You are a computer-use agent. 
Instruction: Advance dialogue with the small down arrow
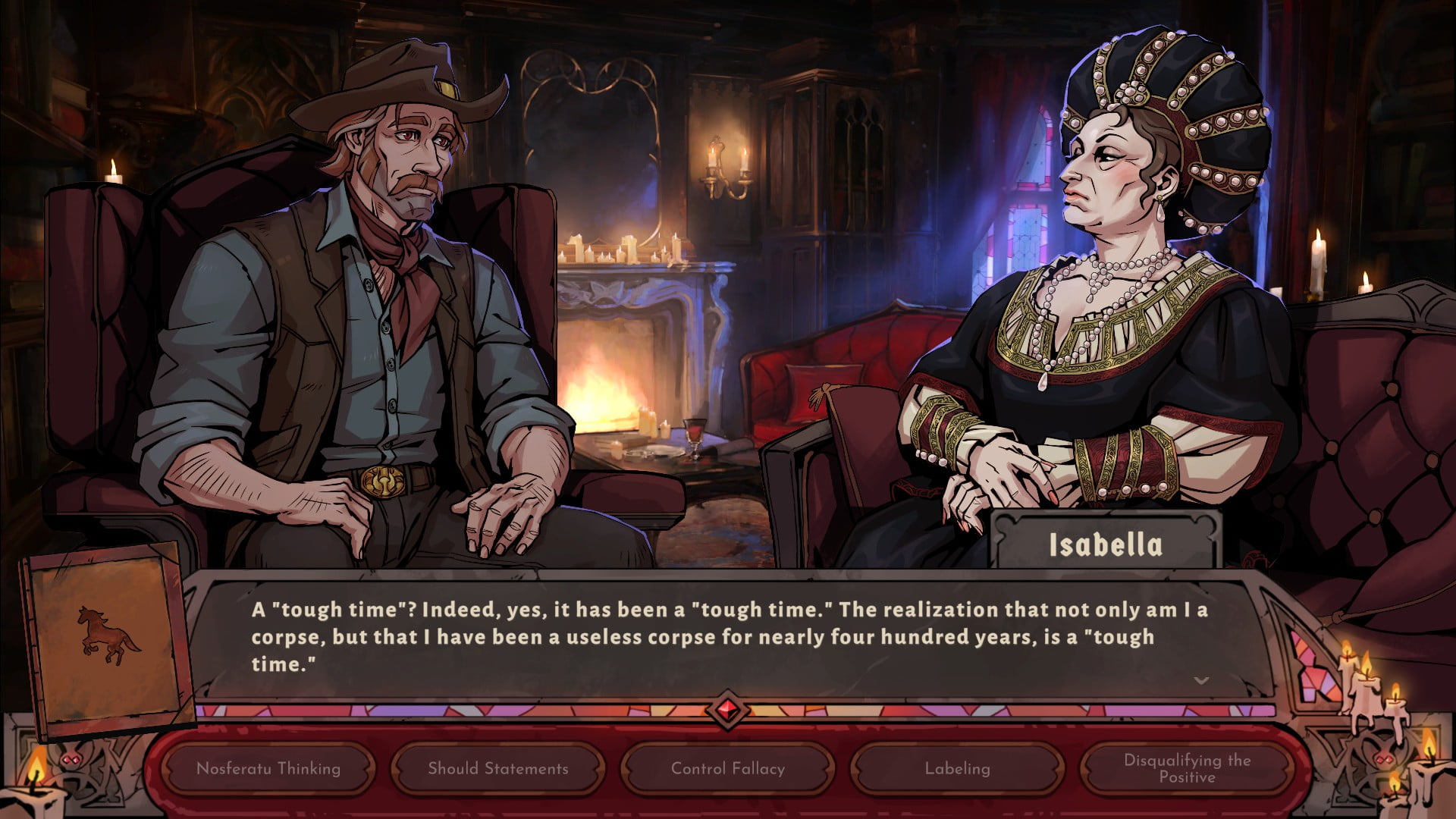point(1201,680)
